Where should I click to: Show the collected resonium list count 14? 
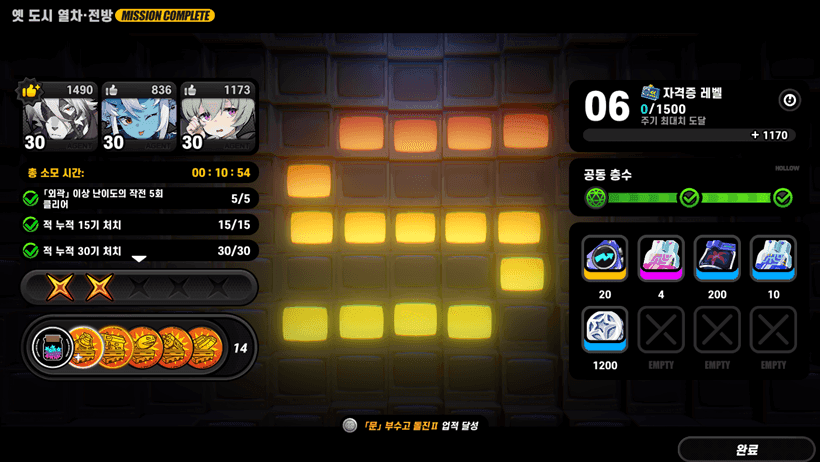point(240,348)
